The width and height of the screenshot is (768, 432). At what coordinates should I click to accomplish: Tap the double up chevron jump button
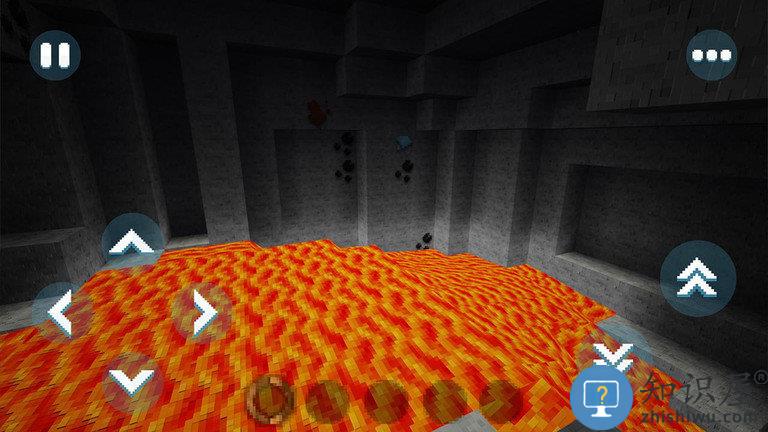(x=697, y=279)
